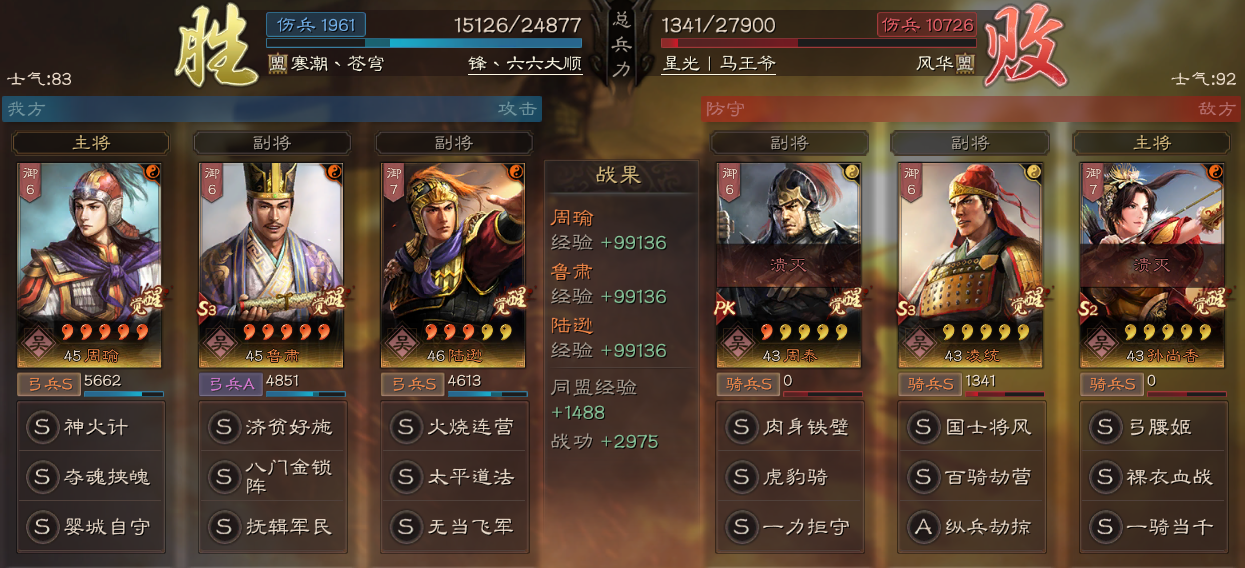This screenshot has width=1245, height=568.
Task: Click the 夺魂挟魄 skill entry
Action: coord(90,477)
